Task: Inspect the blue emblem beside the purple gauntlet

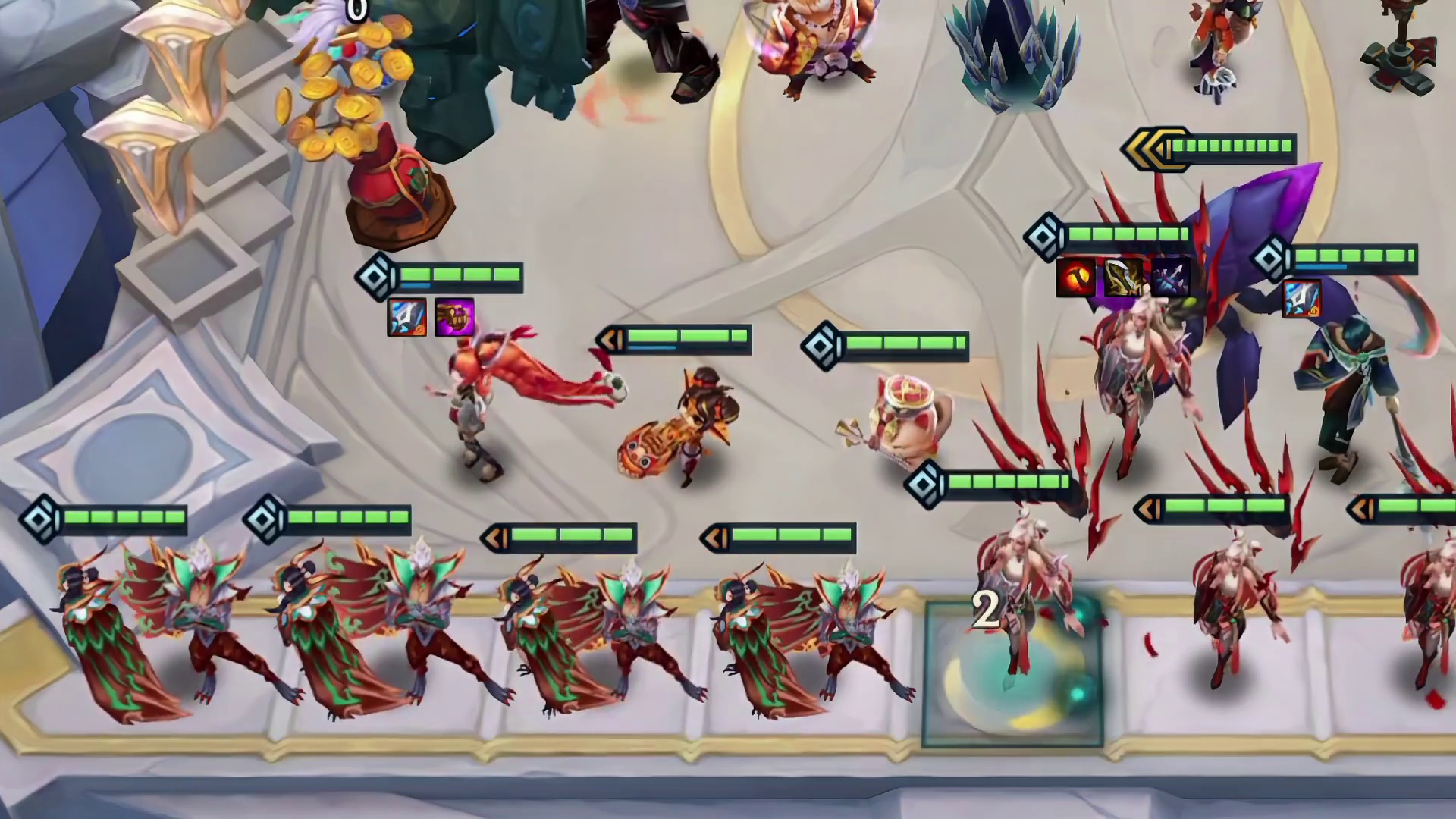Action: 406,317
